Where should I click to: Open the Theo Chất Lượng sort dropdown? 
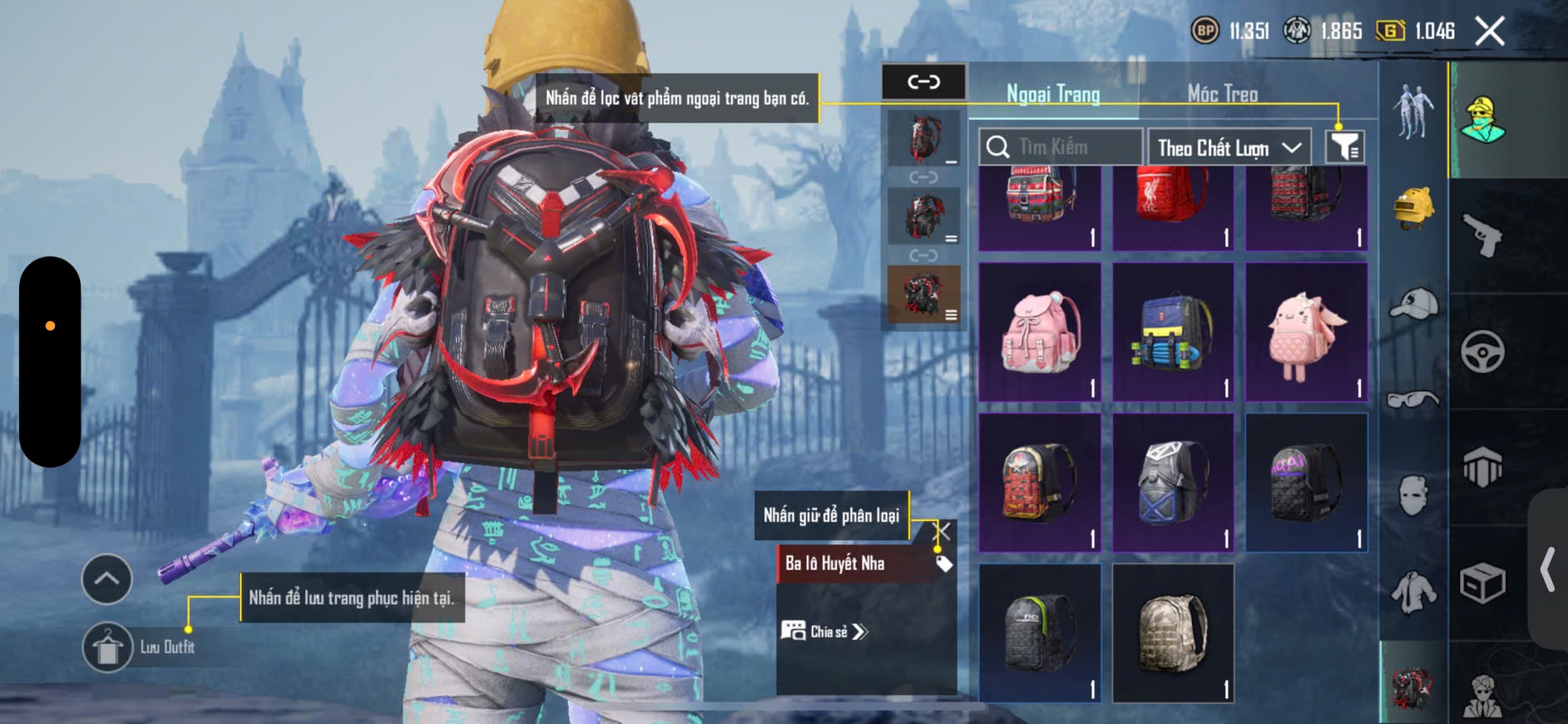[1229, 148]
